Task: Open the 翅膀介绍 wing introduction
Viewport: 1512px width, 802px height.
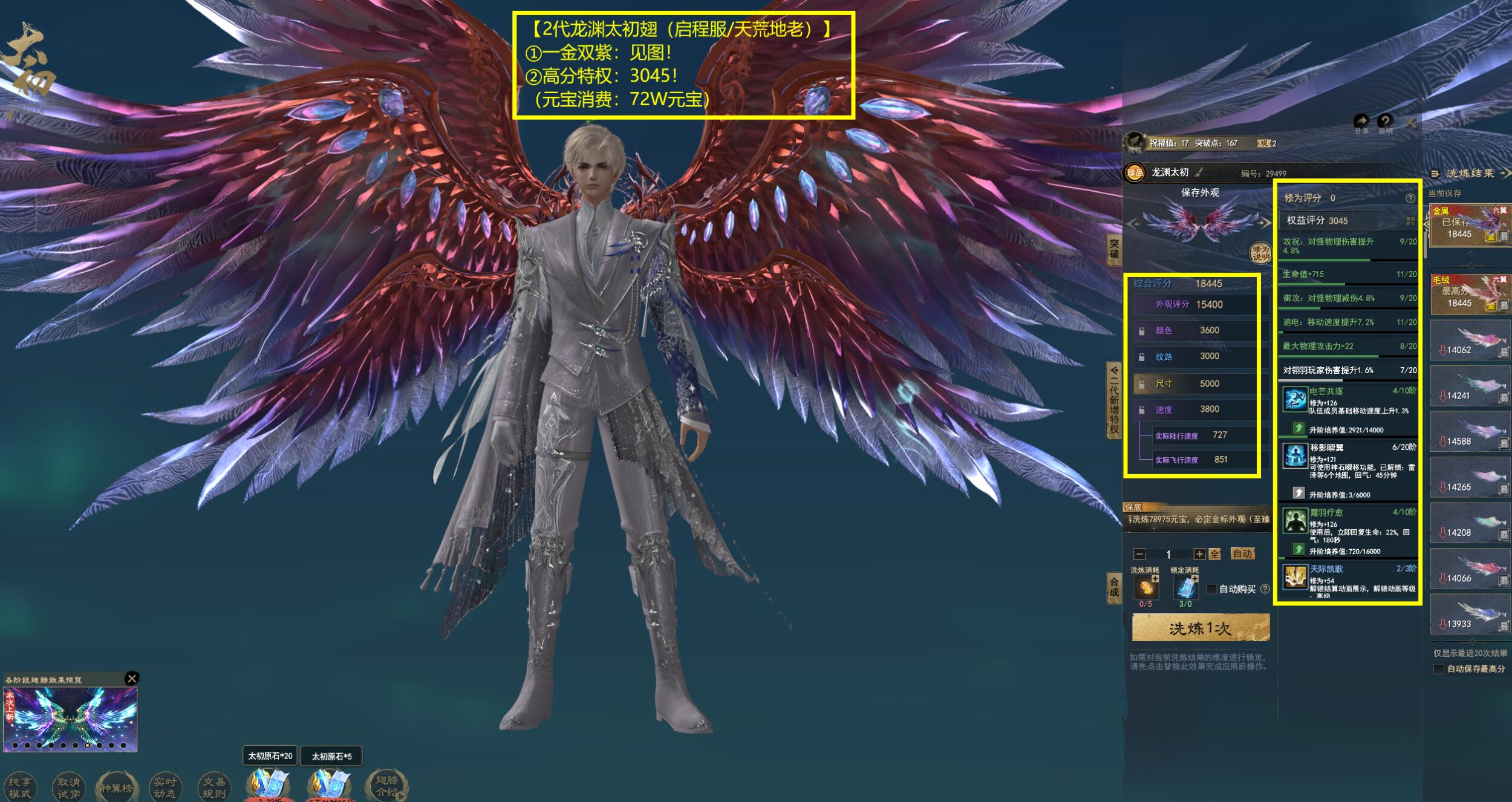Action: (x=386, y=786)
